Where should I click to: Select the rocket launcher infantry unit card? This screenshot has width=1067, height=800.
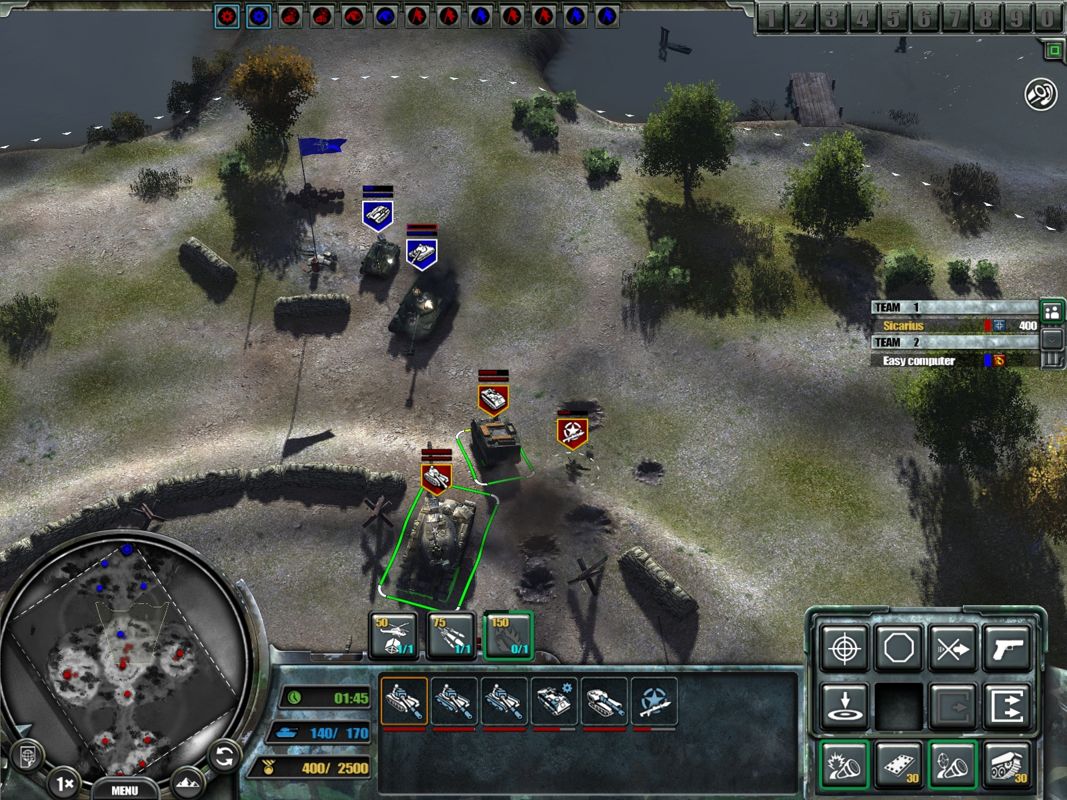(x=654, y=702)
